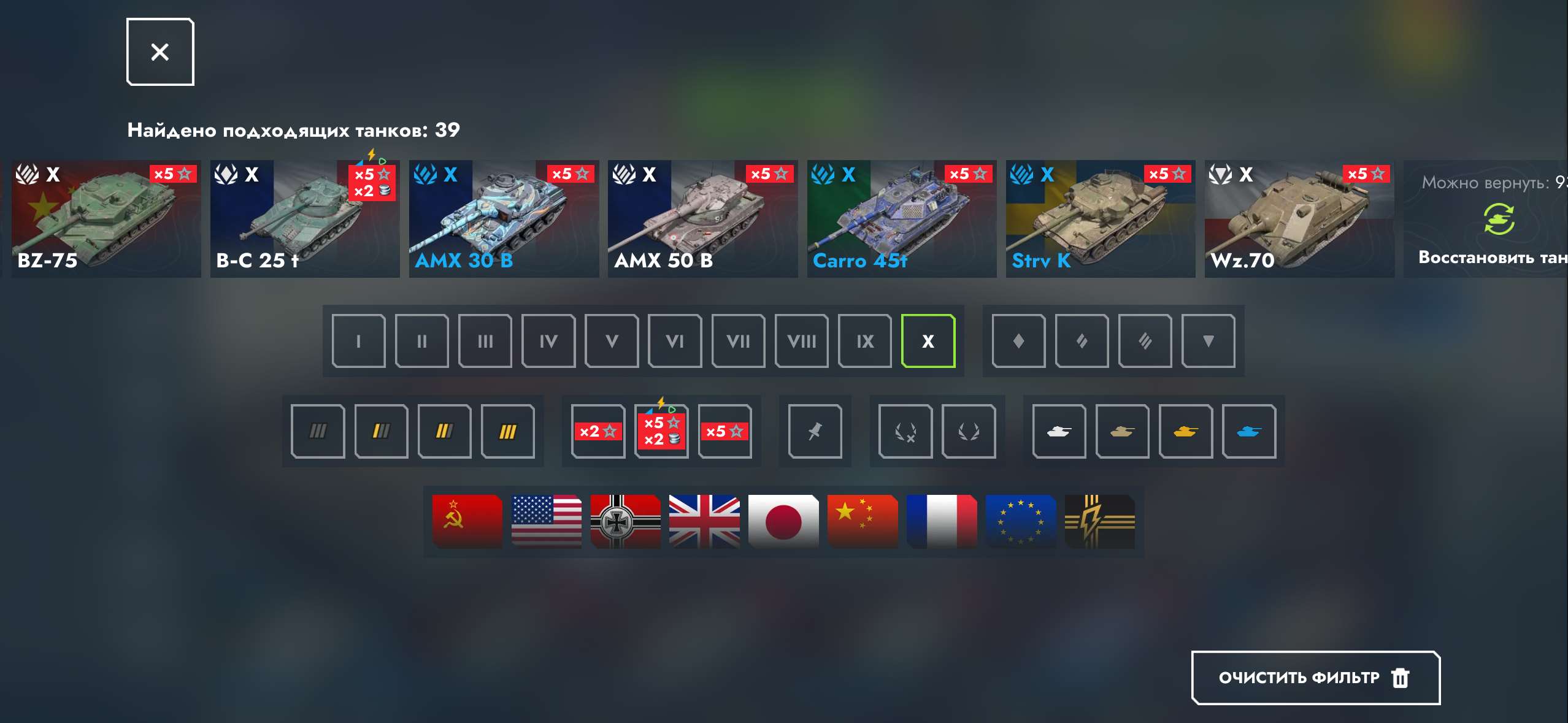Open the double diamond collection filter
1568x723 pixels.
1083,341
